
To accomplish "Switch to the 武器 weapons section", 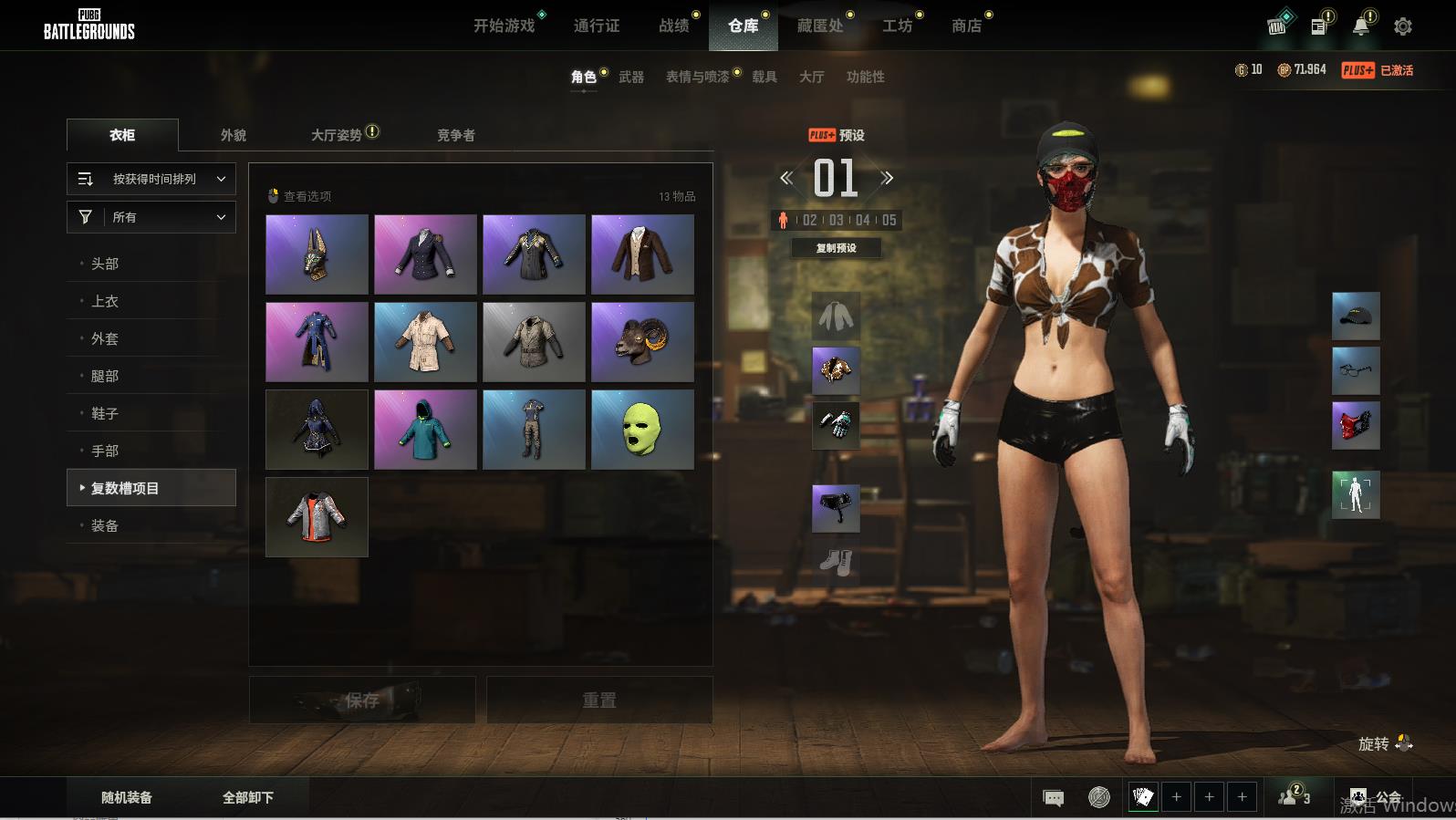I will click(631, 77).
